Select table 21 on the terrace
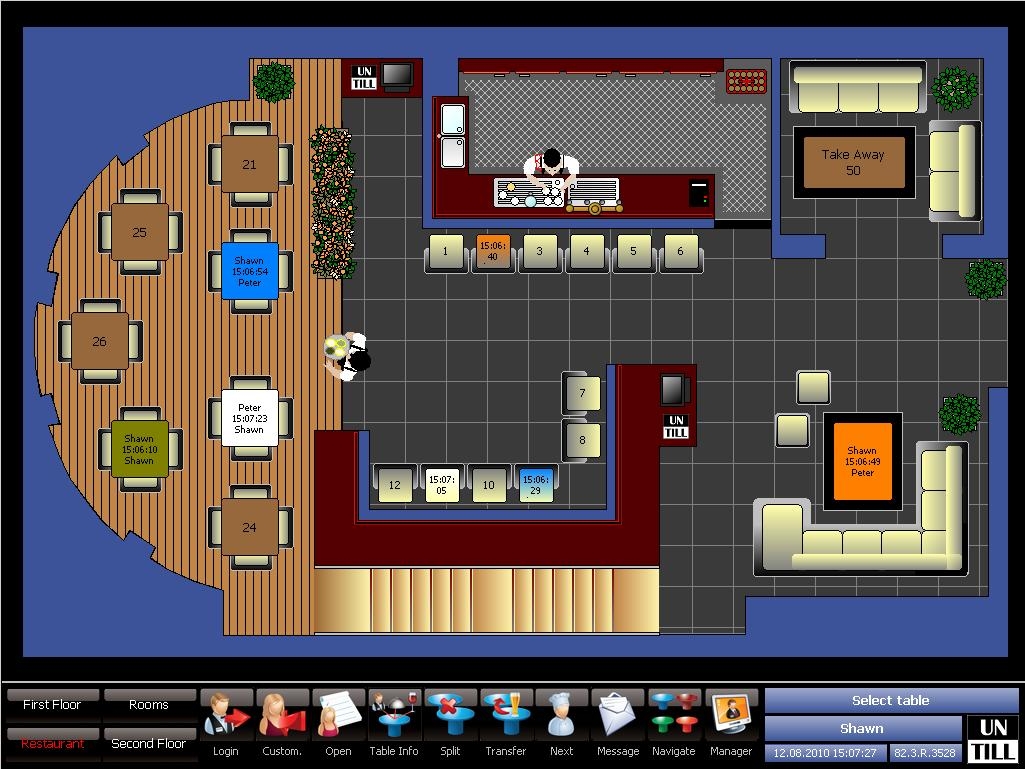The image size is (1025, 769). [250, 164]
